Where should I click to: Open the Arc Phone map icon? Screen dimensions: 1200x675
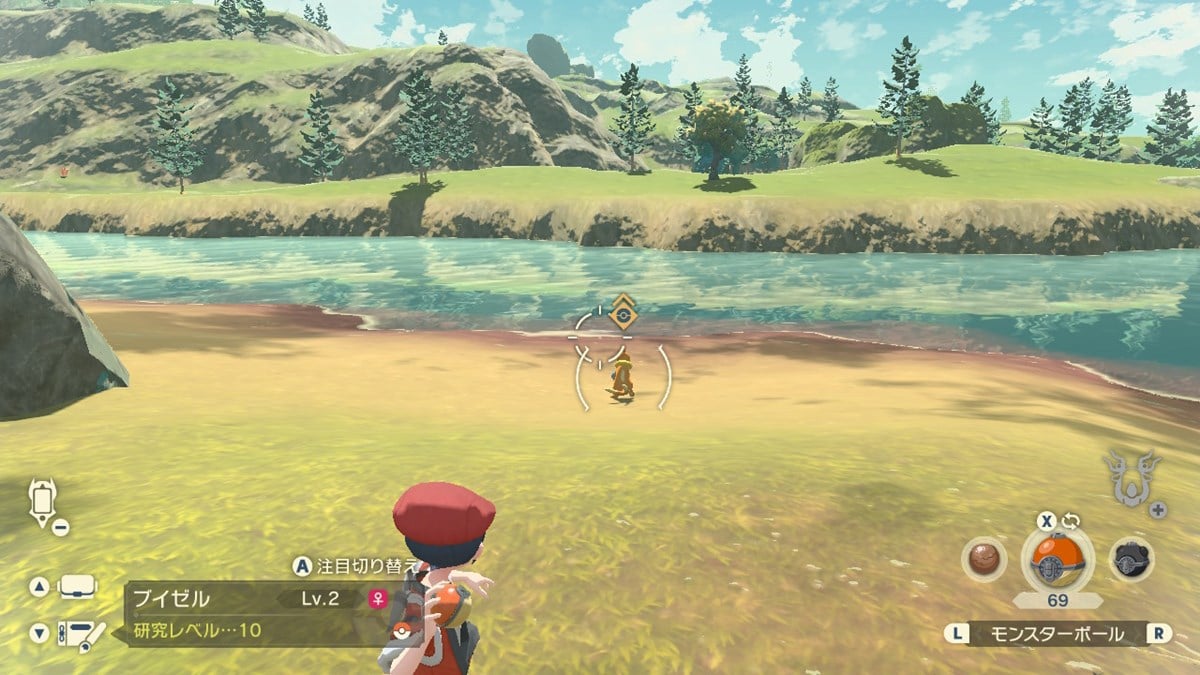(44, 501)
